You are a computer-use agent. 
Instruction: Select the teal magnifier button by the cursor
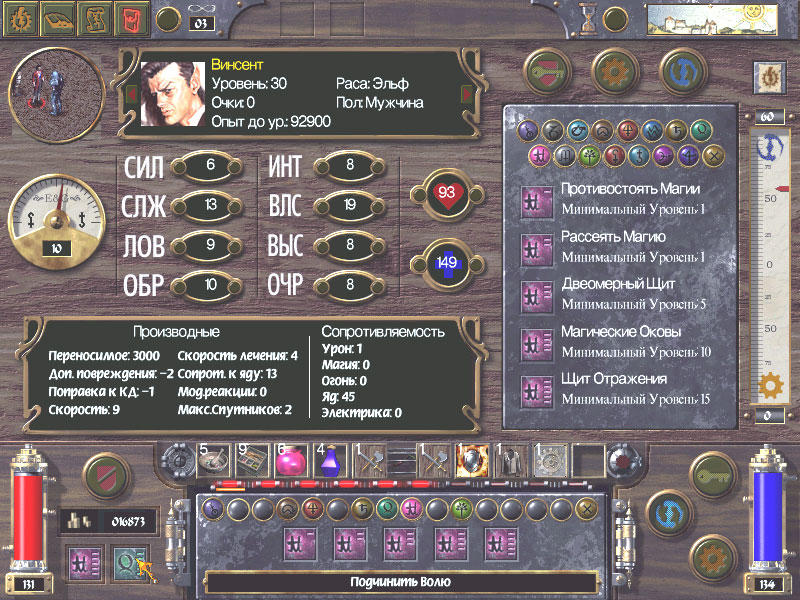(x=127, y=562)
